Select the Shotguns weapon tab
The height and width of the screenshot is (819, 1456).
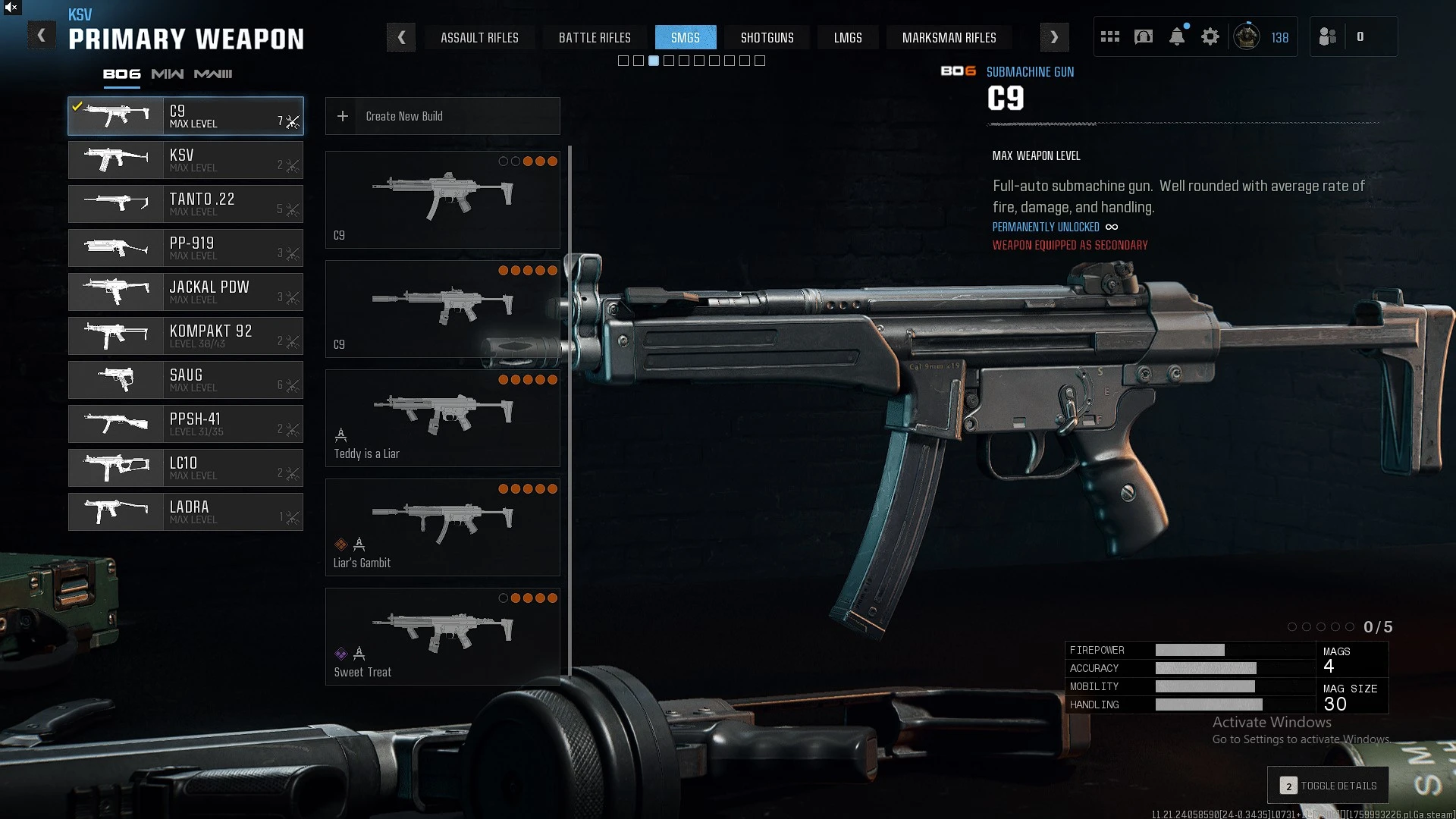point(767,38)
